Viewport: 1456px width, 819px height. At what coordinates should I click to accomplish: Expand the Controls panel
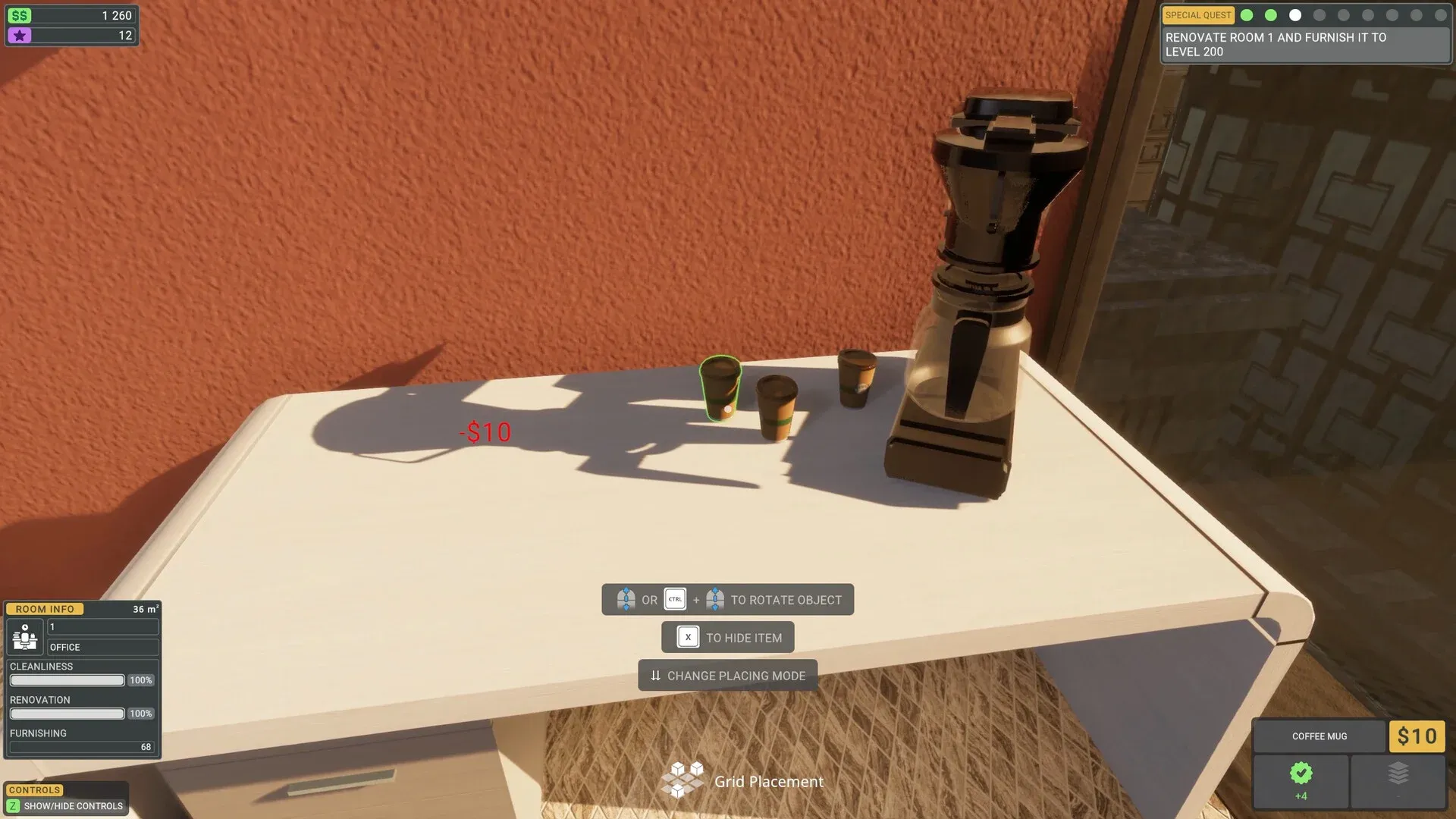point(33,789)
